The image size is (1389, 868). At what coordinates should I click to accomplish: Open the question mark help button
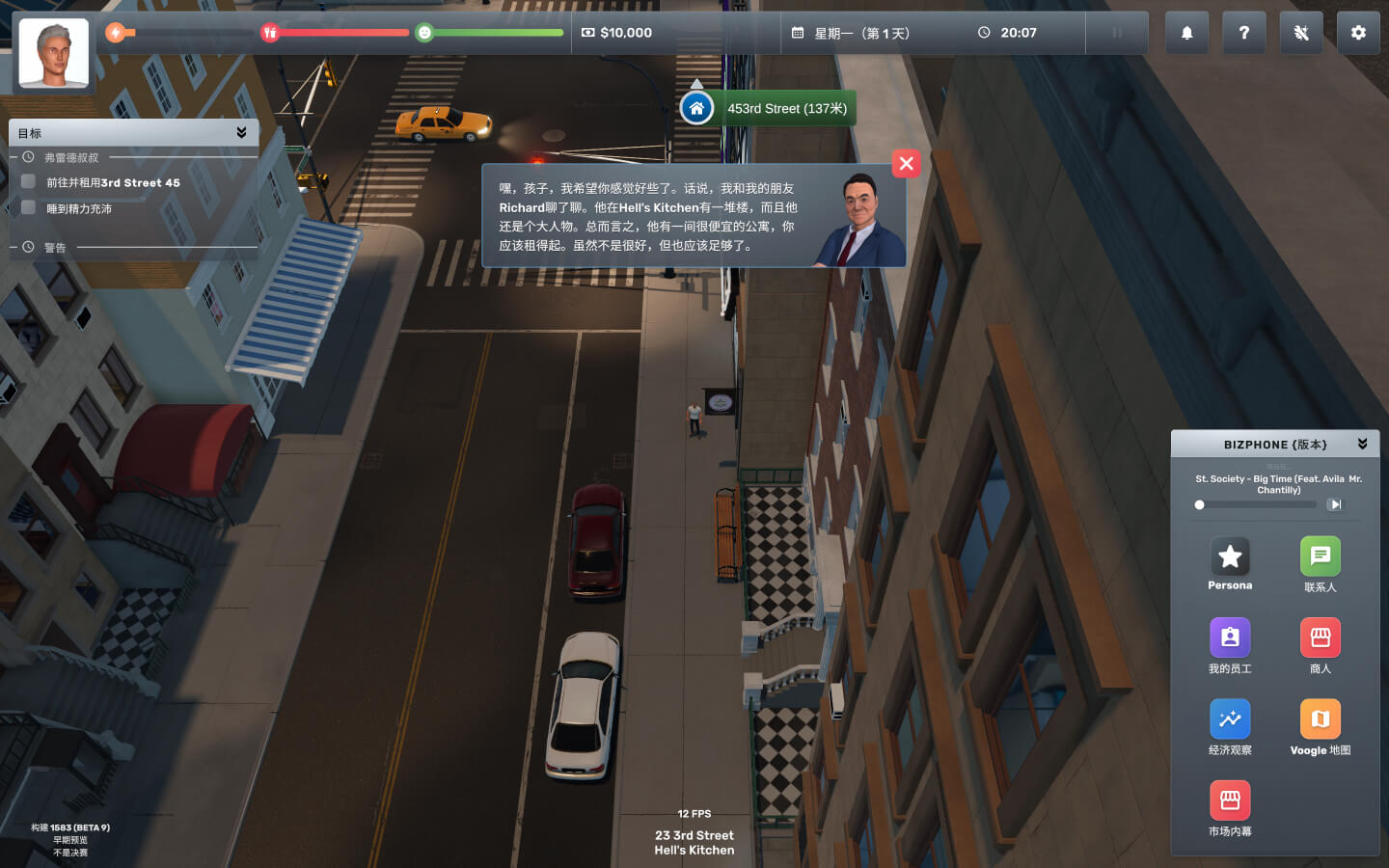[1243, 33]
